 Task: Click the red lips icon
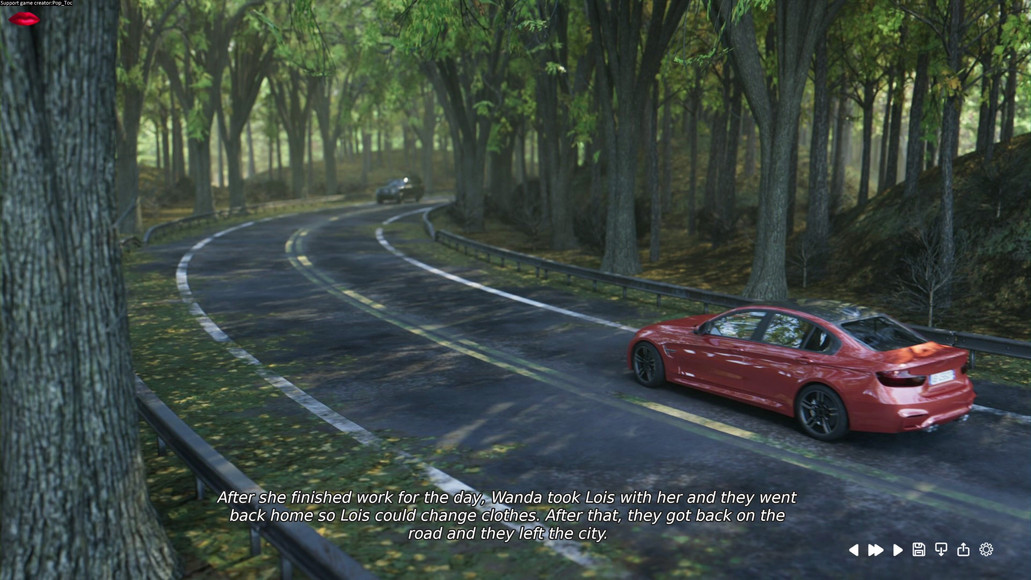pyautogui.click(x=24, y=18)
